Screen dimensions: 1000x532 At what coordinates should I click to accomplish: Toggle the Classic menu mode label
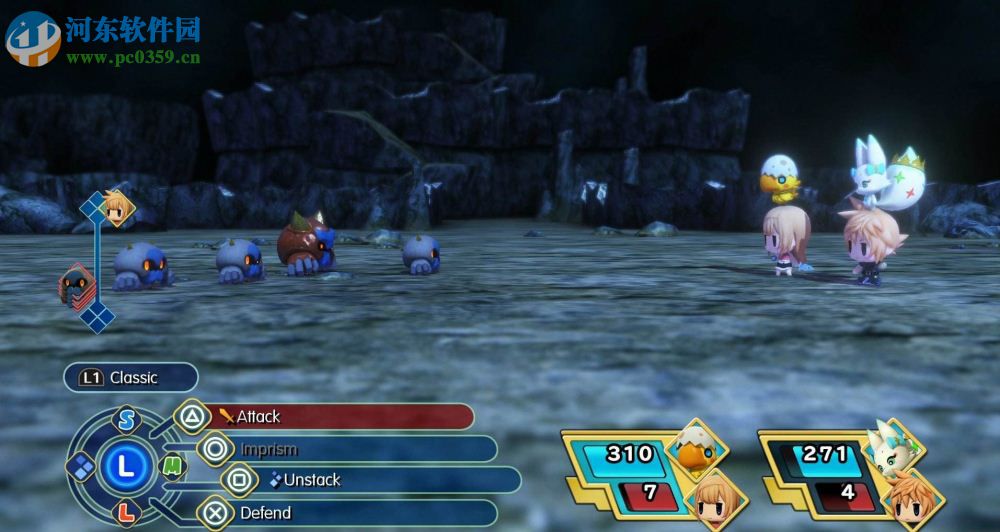131,377
